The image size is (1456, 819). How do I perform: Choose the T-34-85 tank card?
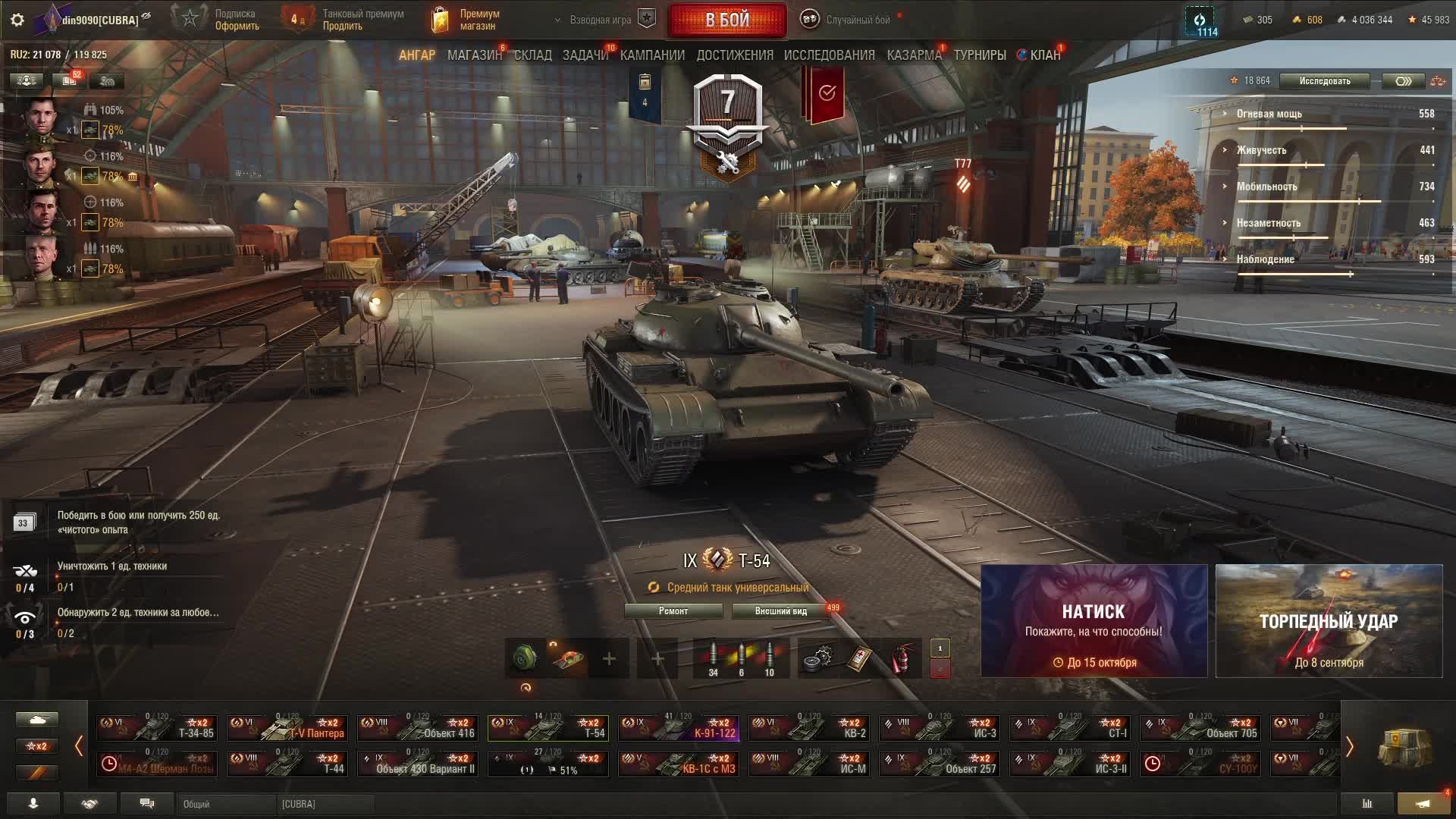(x=157, y=728)
